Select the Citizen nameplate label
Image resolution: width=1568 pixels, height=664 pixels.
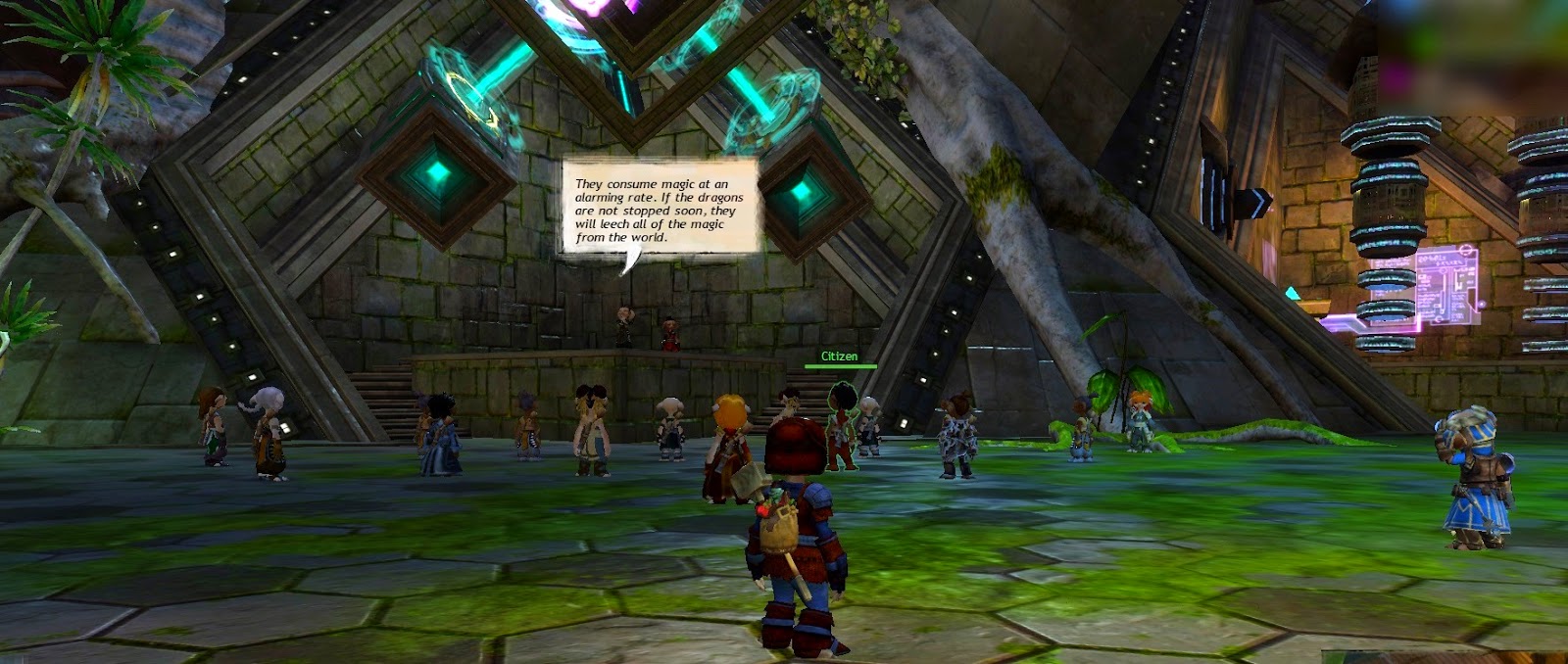tap(839, 356)
